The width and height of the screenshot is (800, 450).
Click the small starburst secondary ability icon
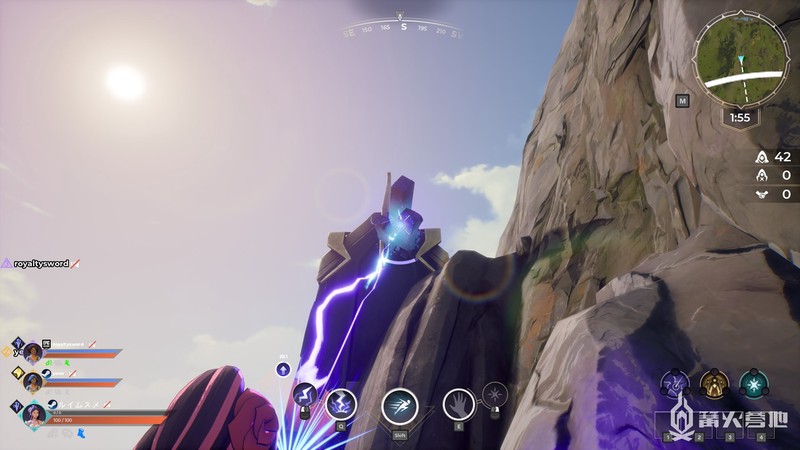494,394
